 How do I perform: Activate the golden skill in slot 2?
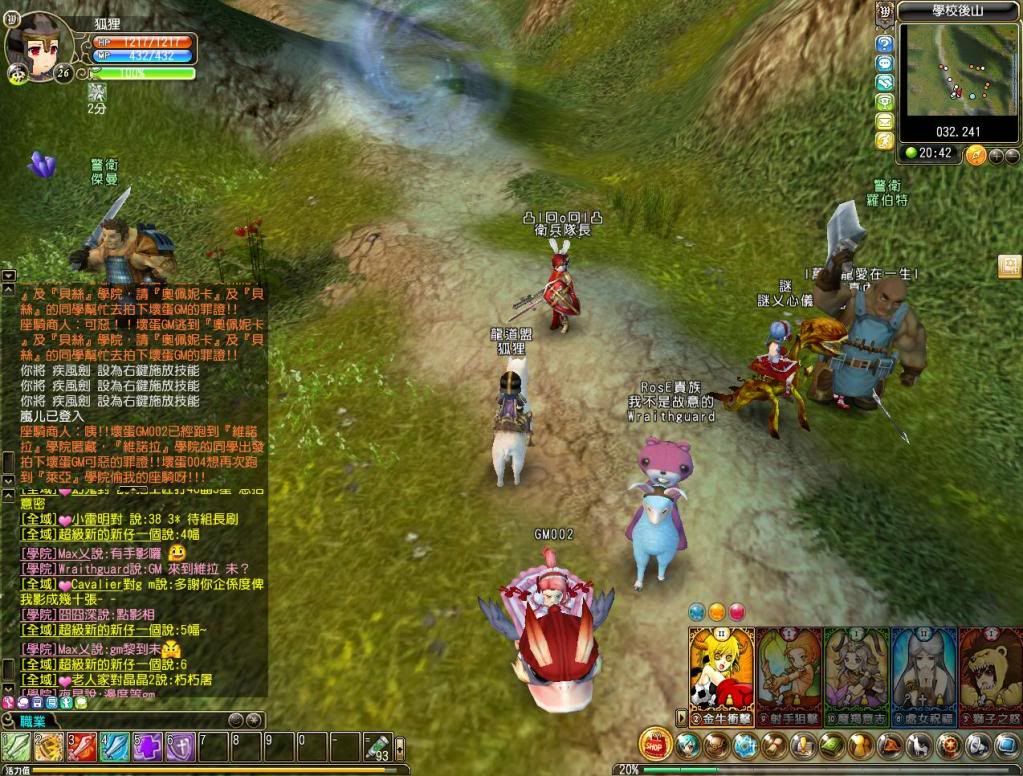click(x=49, y=747)
